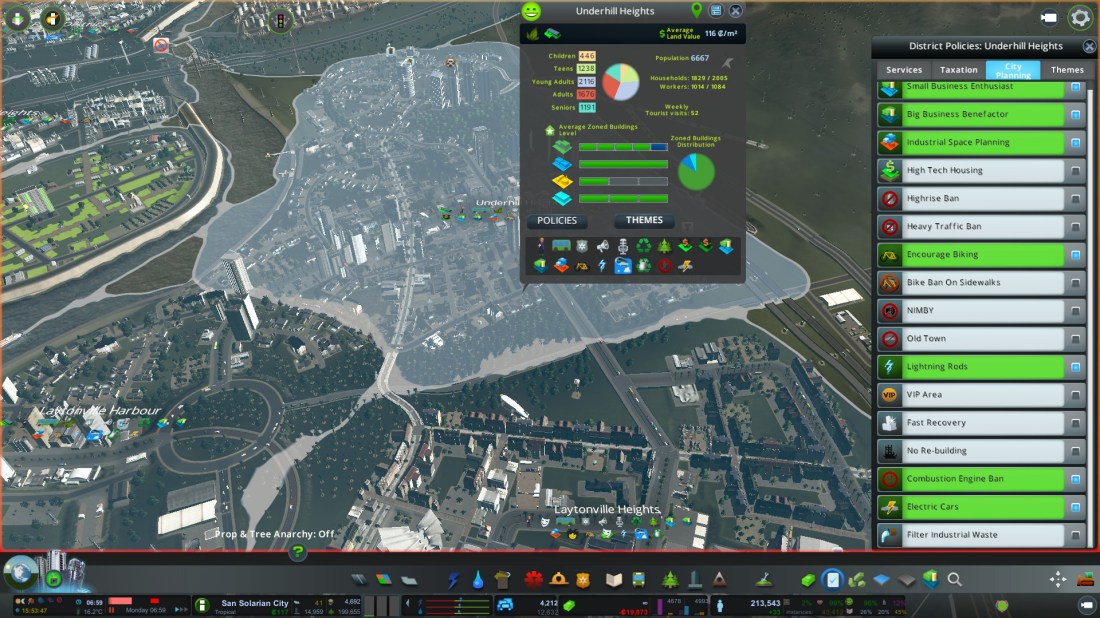Open the gear options menu
The height and width of the screenshot is (618, 1100).
pyautogui.click(x=1080, y=17)
